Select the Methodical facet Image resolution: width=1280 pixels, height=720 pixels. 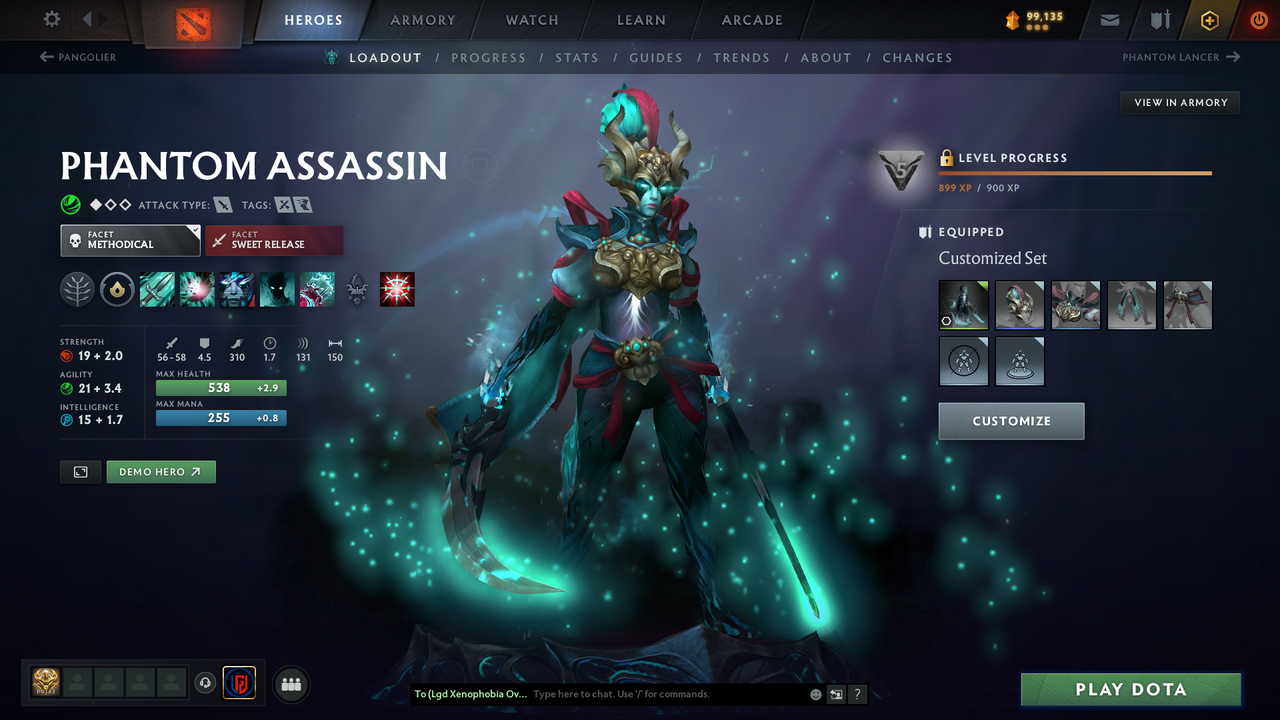click(130, 240)
